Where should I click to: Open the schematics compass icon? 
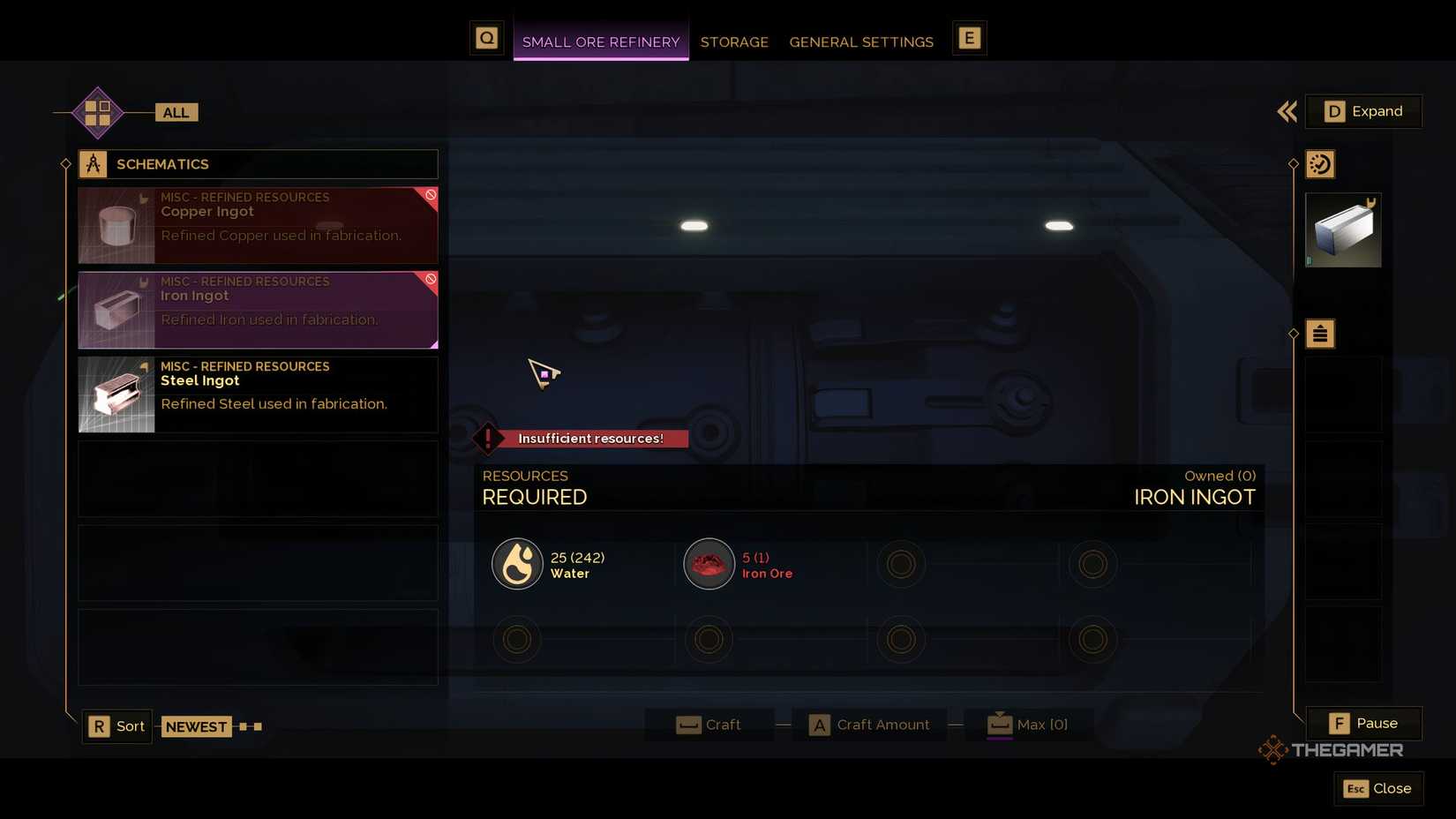click(x=92, y=163)
